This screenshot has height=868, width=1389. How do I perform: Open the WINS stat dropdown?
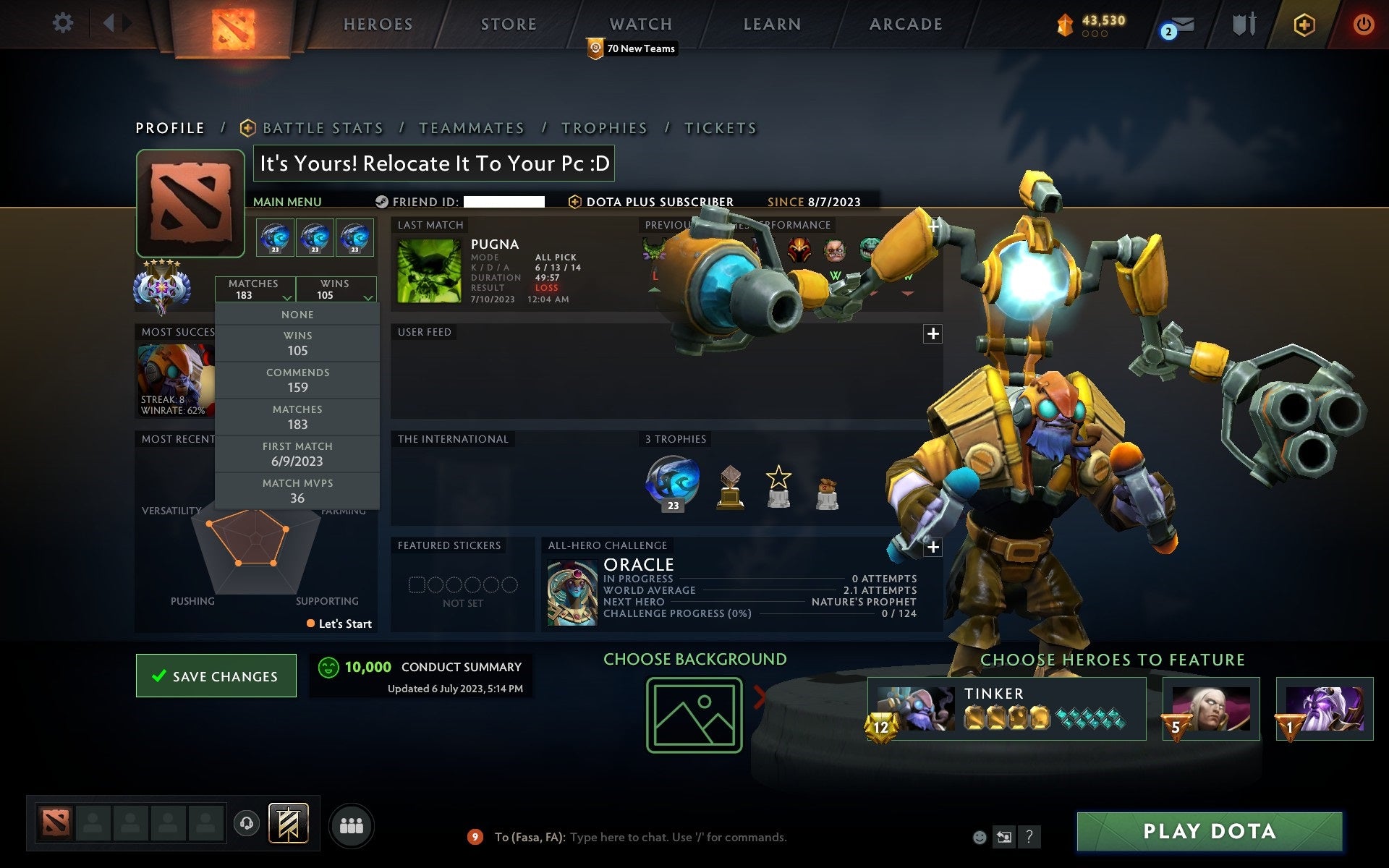(337, 289)
